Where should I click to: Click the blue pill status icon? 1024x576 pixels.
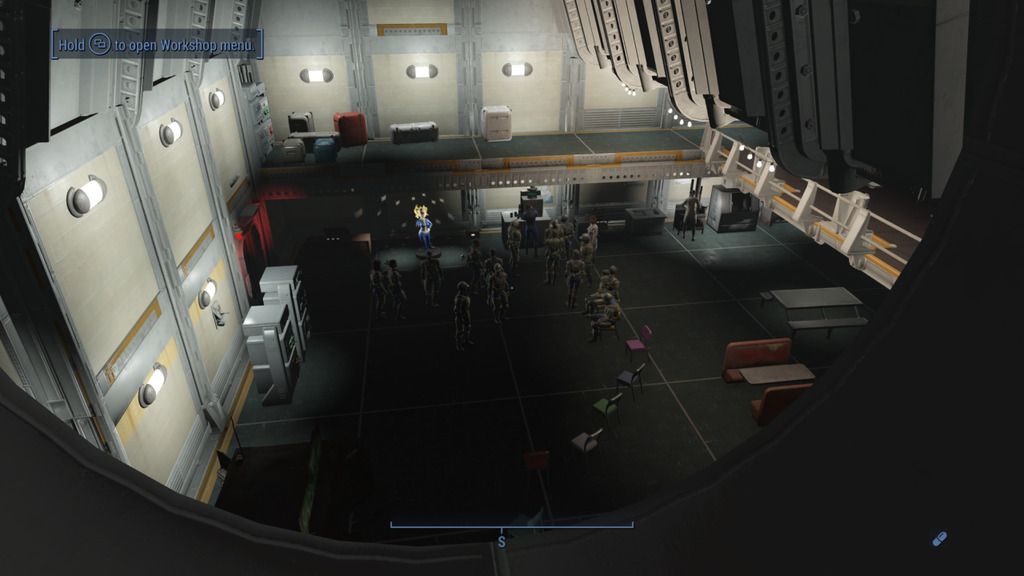point(938,539)
